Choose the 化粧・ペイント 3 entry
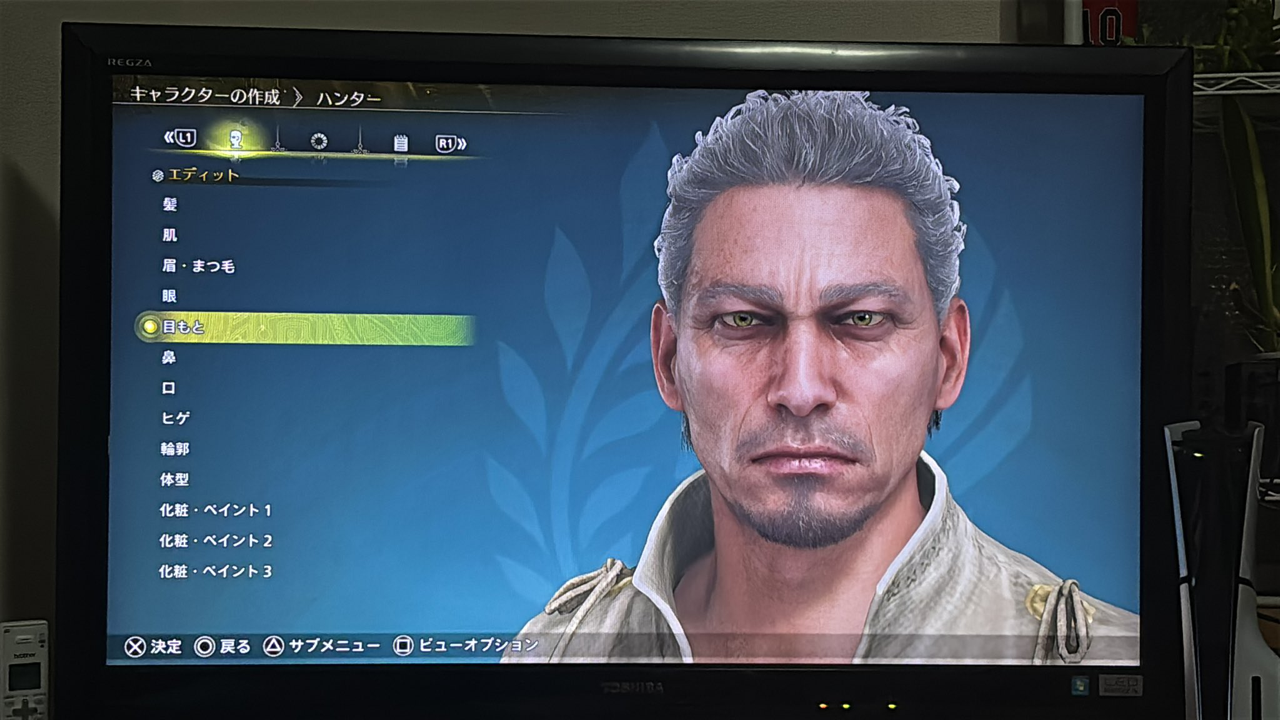Screen dimensions: 1280x720 [215, 571]
